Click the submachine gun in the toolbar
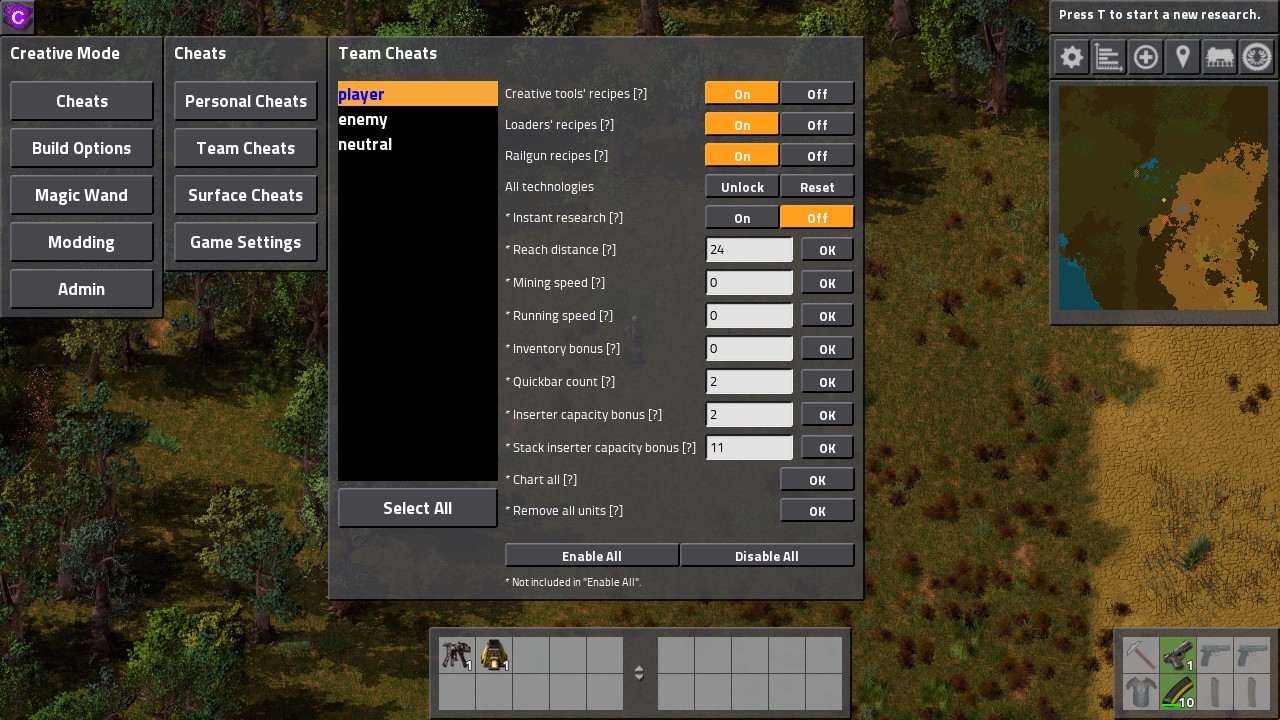Viewport: 1280px width, 720px height. point(457,655)
